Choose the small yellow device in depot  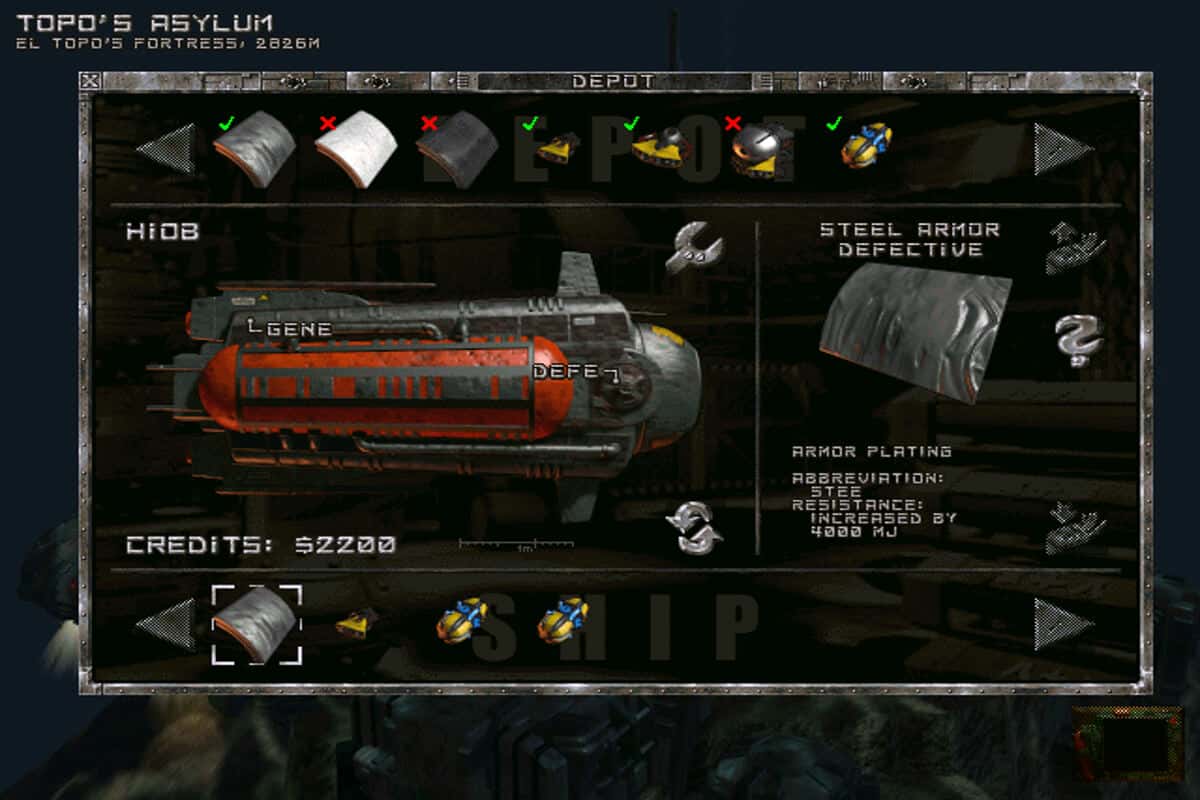point(557,149)
